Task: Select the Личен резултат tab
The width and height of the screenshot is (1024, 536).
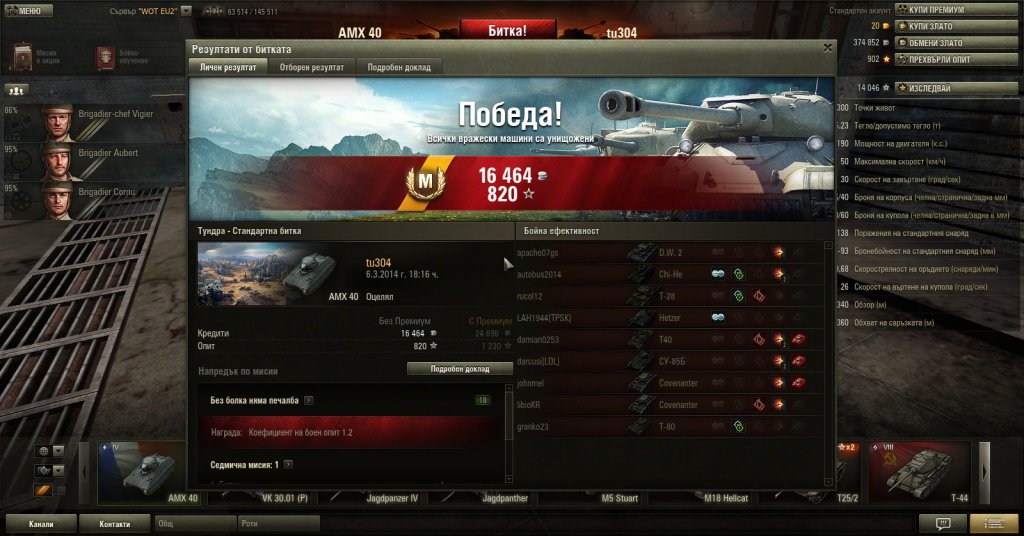Action: (227, 67)
